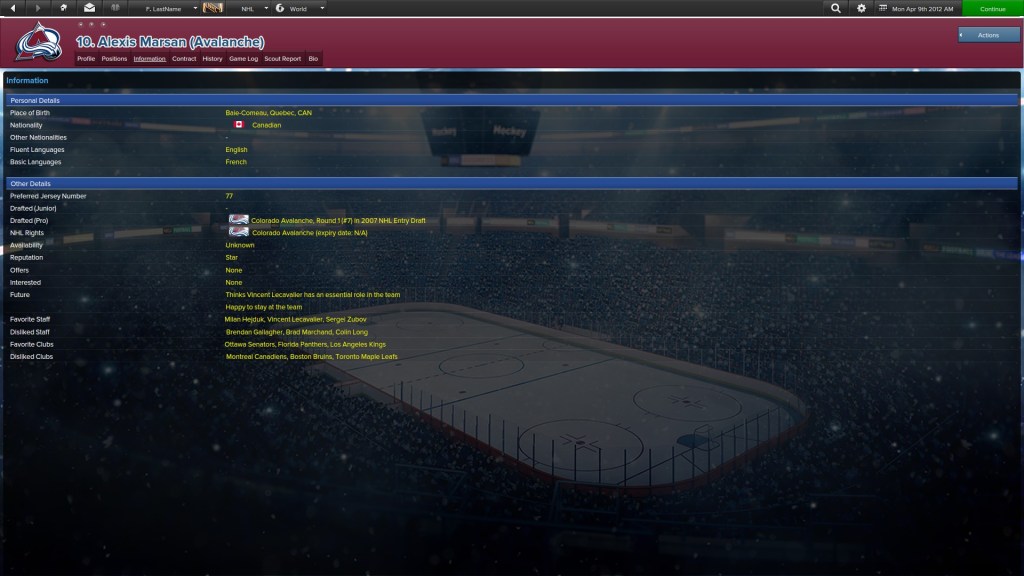1024x576 pixels.
Task: Open the mail inbox envelope
Action: [x=89, y=8]
